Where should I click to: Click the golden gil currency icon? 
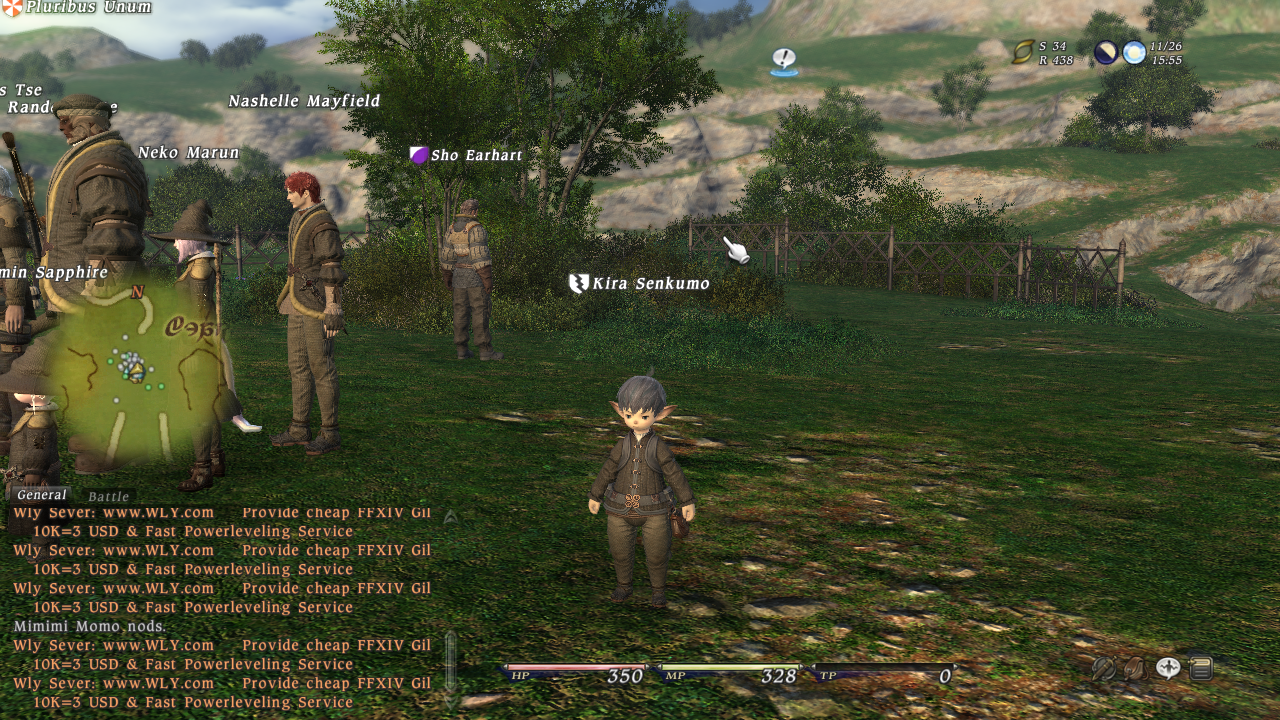coord(1025,52)
